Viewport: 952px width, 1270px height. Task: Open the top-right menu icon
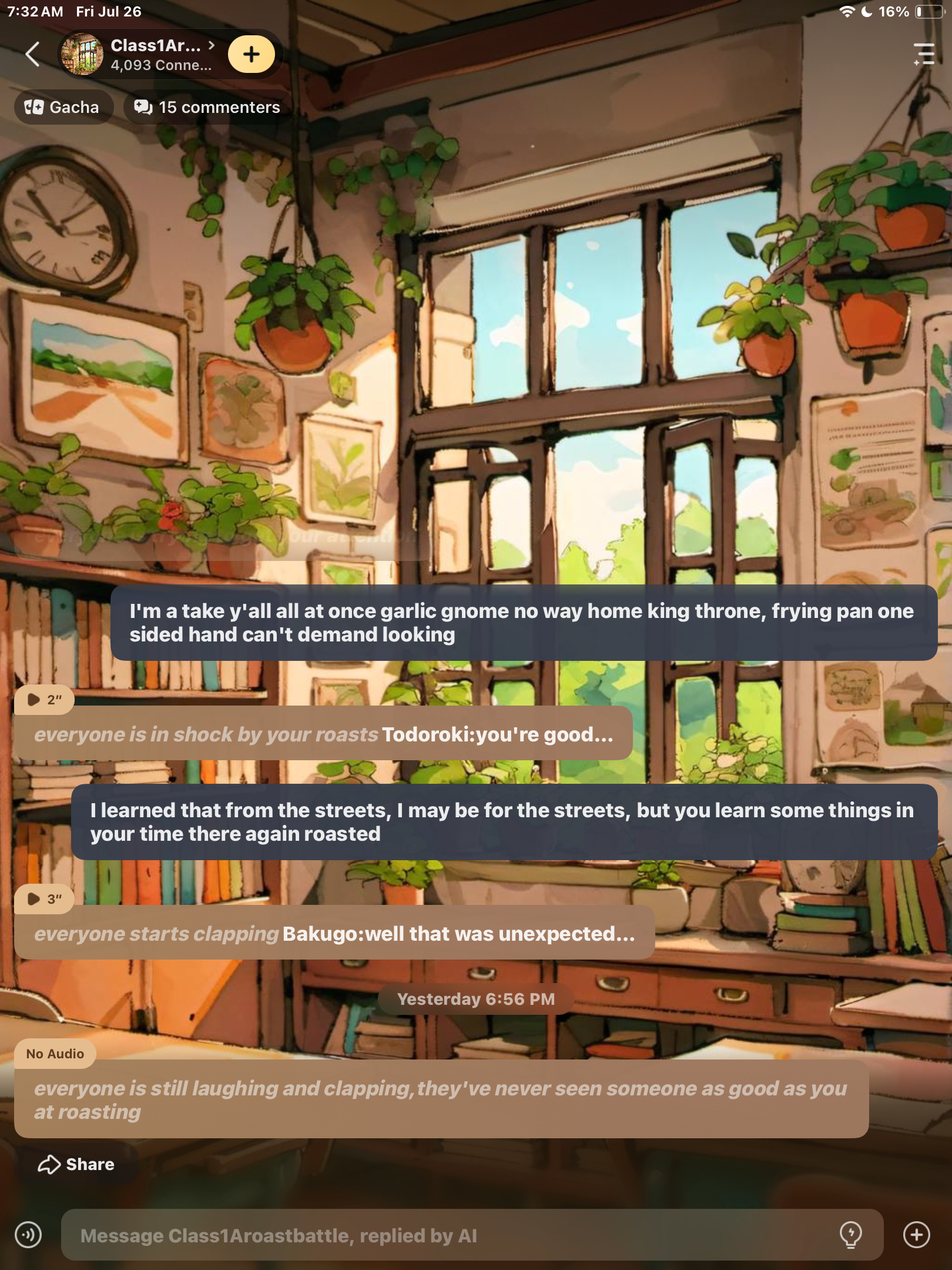924,54
